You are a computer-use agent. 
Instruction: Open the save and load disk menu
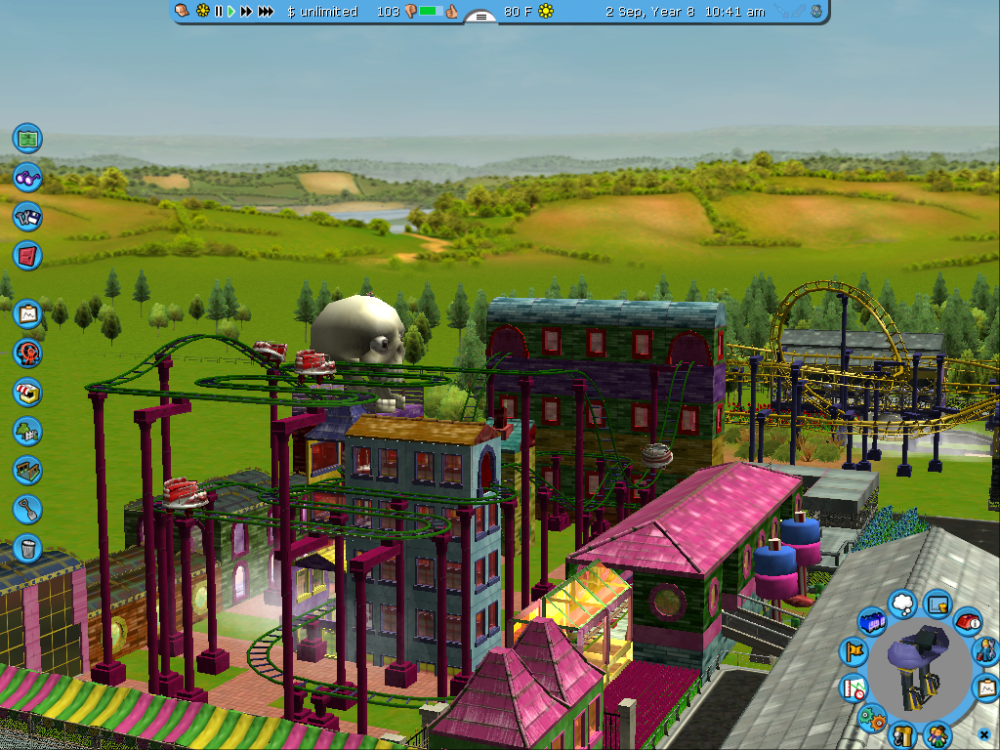click(x=27, y=216)
